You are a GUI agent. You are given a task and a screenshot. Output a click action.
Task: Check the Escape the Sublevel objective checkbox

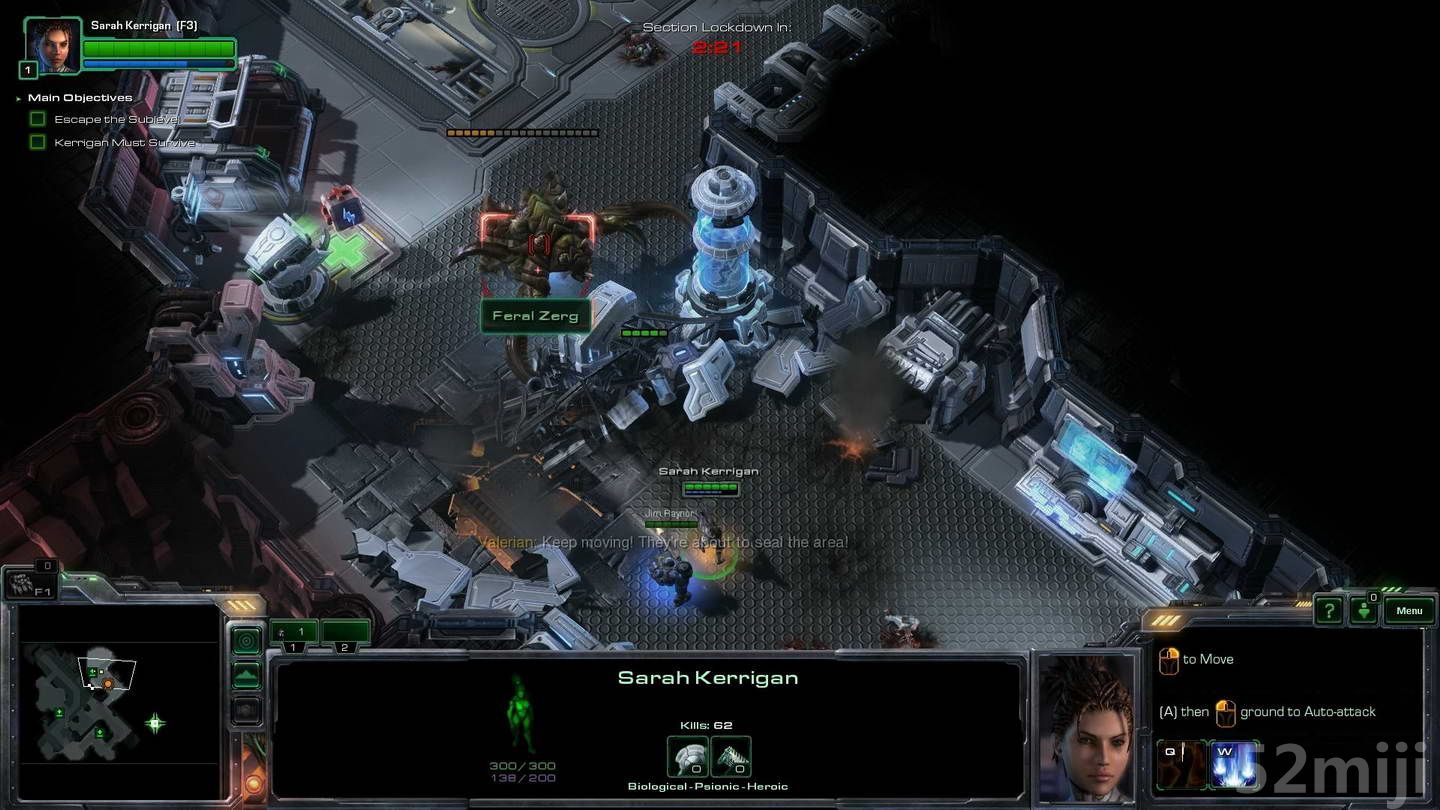pos(37,118)
